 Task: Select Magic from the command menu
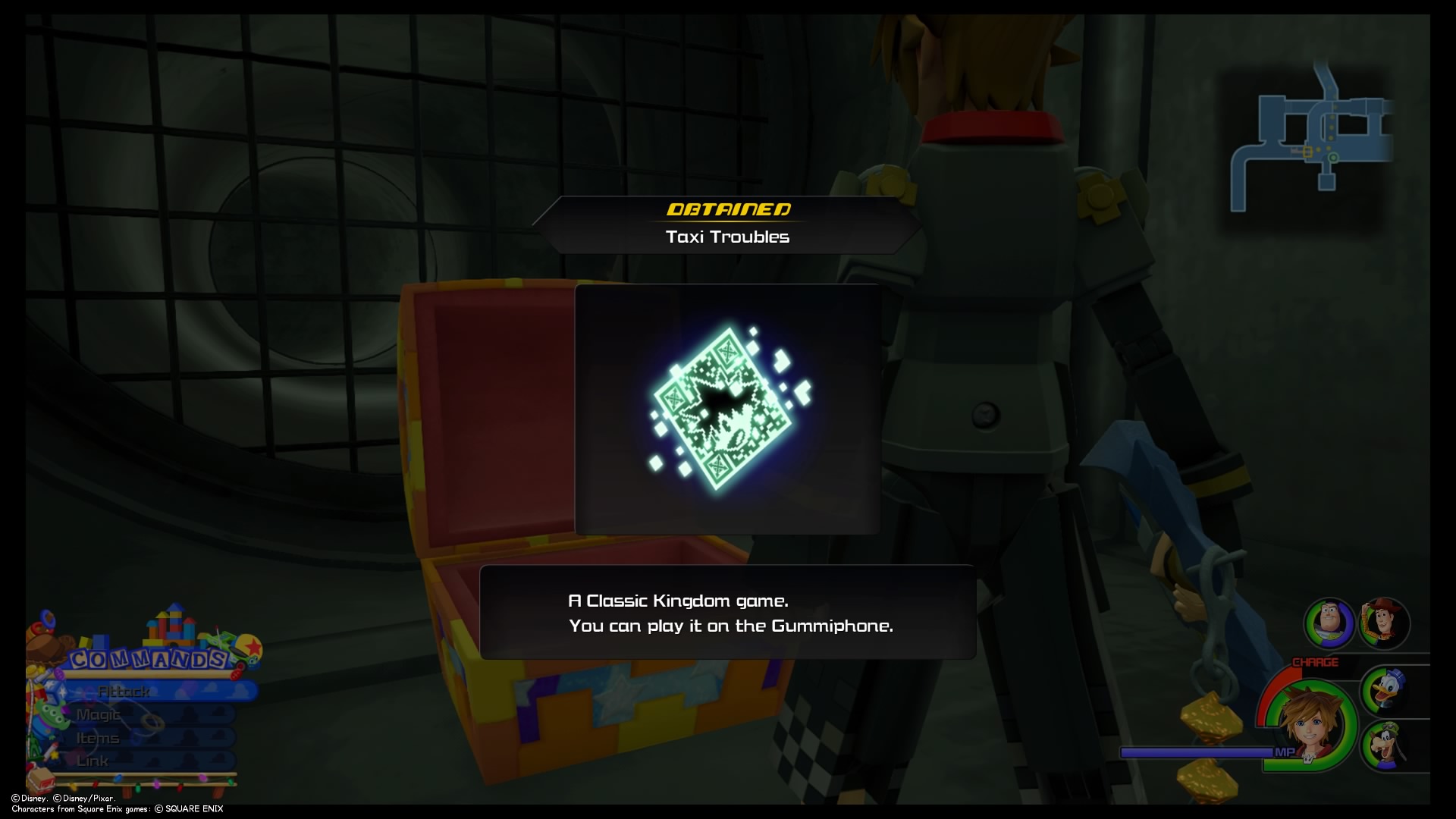tap(99, 714)
